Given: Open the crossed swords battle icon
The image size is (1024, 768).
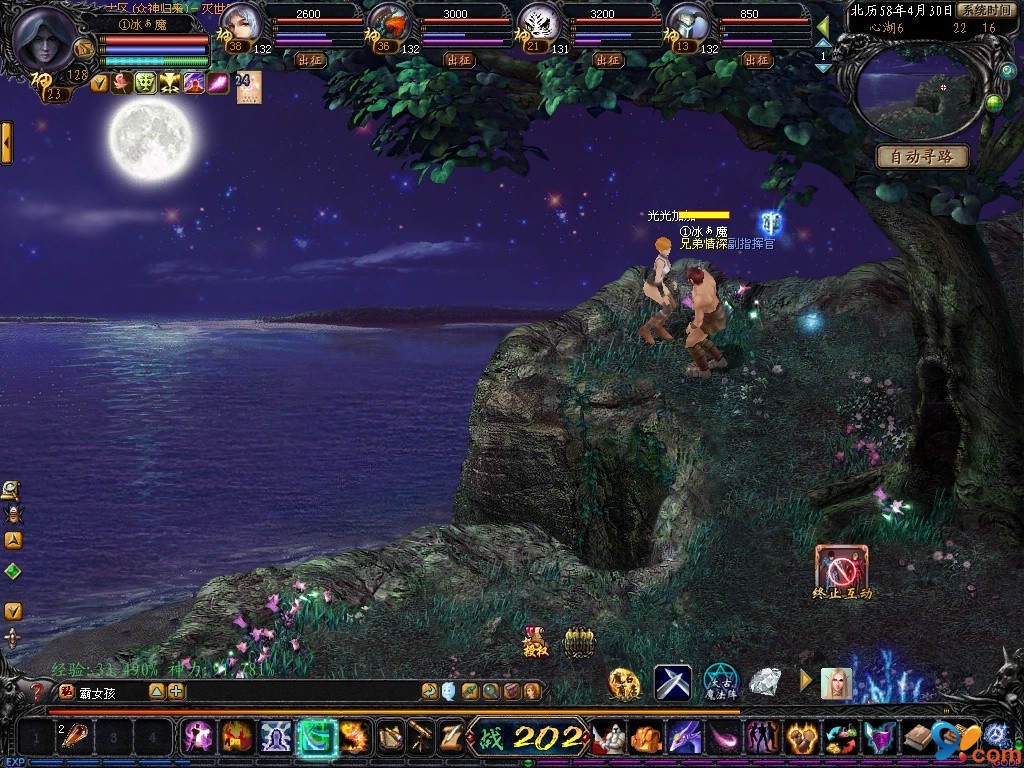Looking at the screenshot, I should tap(673, 683).
